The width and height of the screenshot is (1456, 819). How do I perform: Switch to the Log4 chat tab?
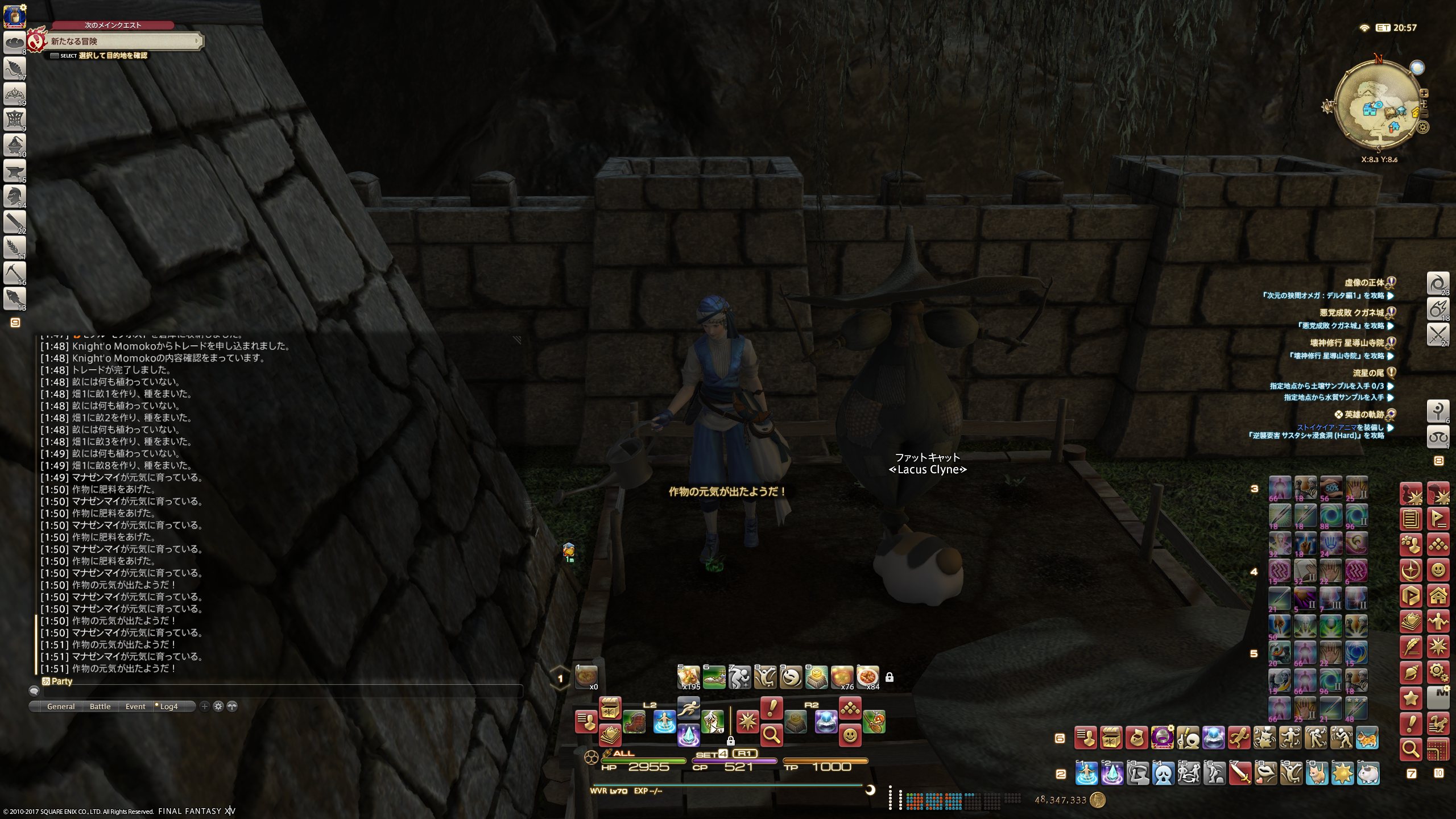[169, 706]
